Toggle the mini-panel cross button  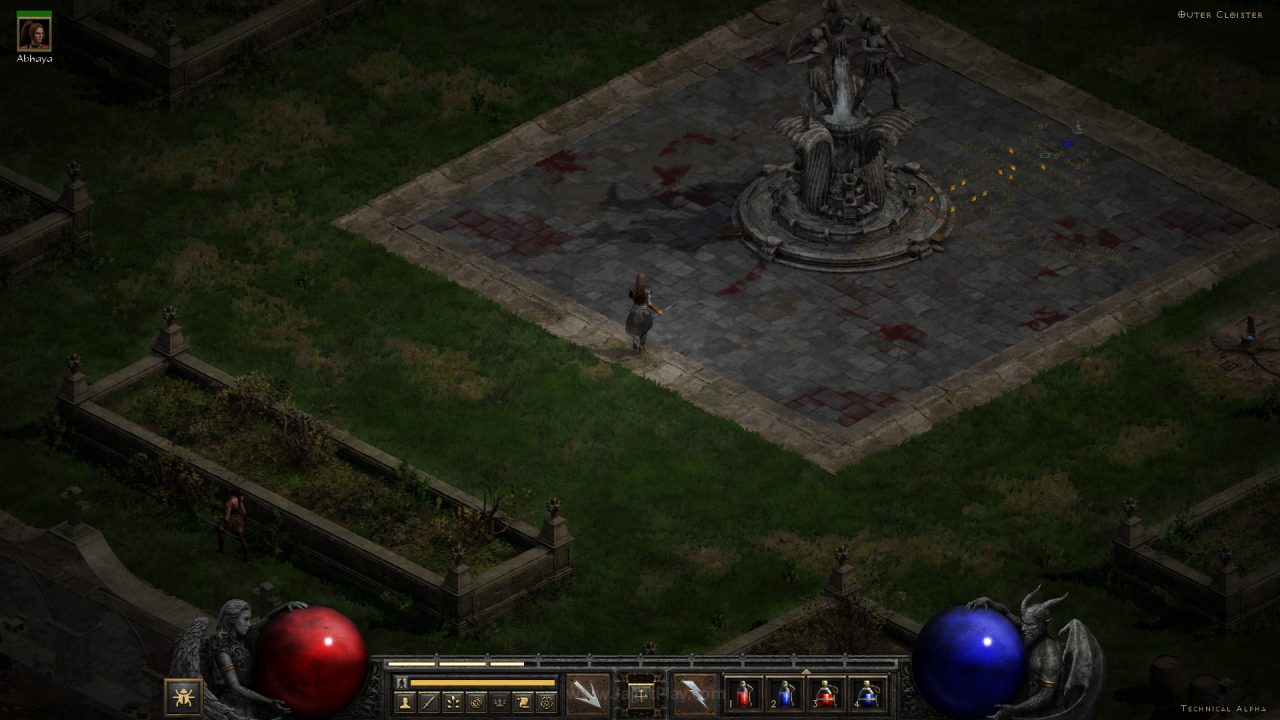pyautogui.click(x=640, y=693)
